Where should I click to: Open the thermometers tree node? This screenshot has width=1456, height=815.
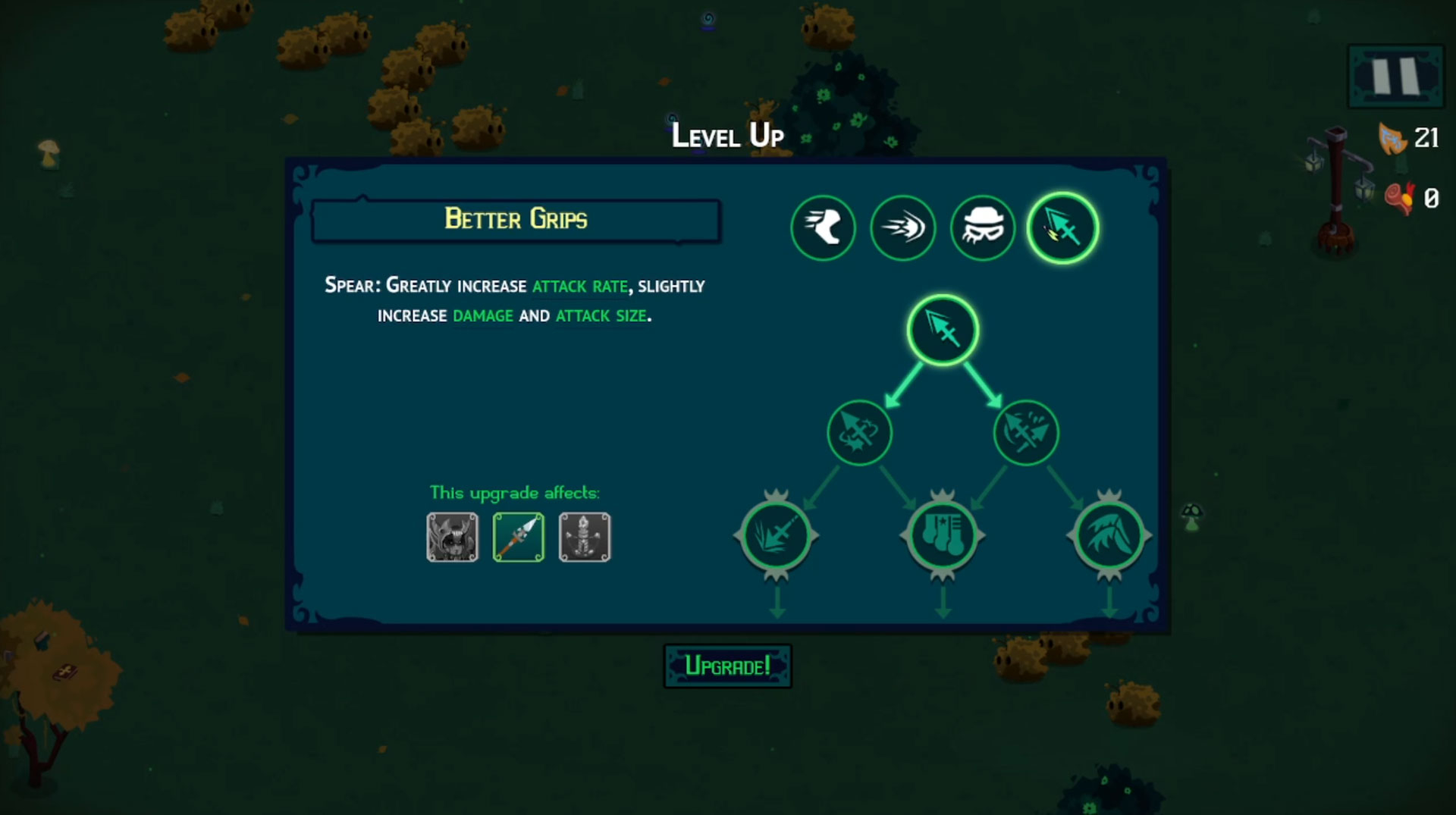943,535
